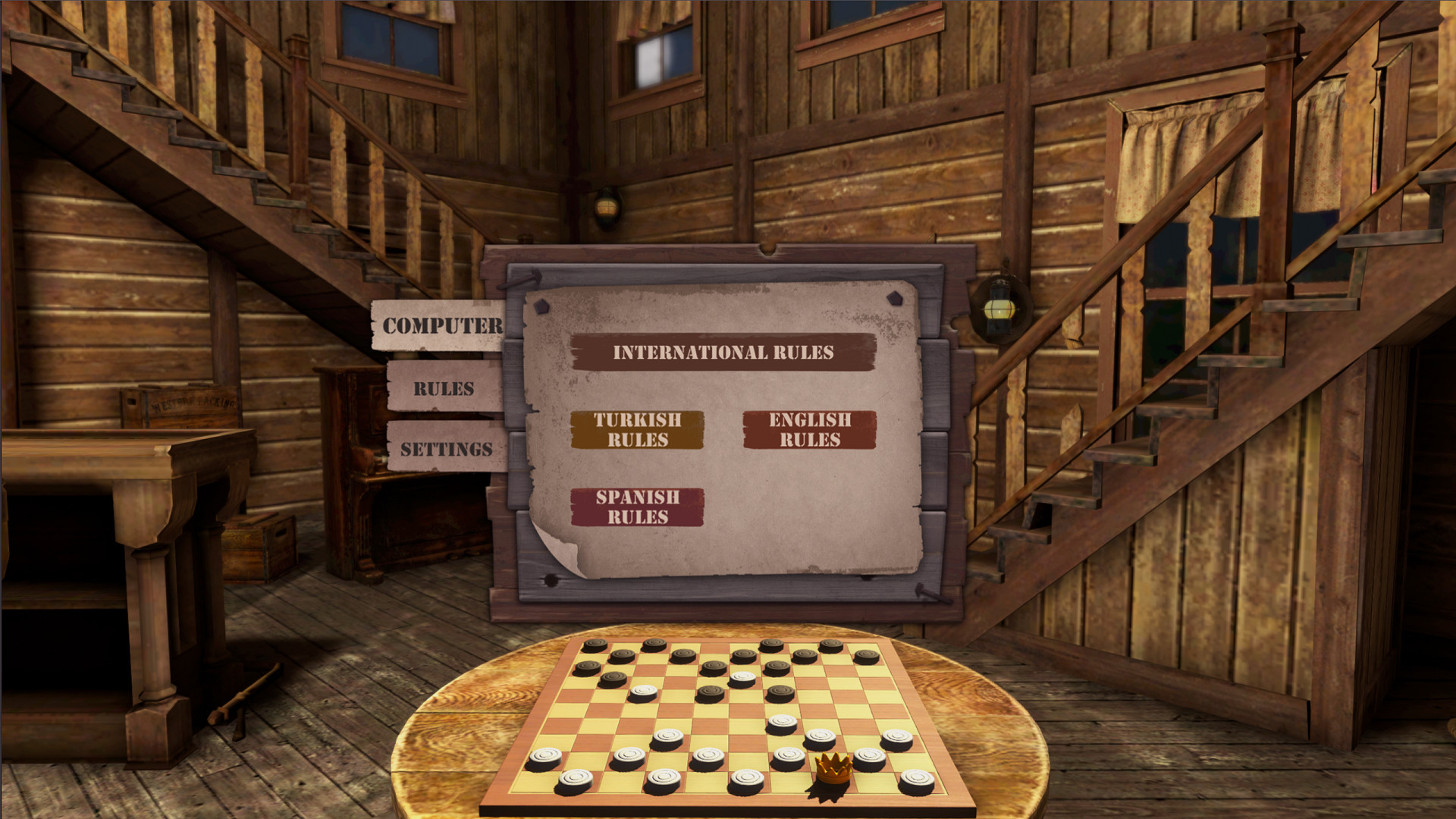Image resolution: width=1456 pixels, height=819 pixels.
Task: Switch to the RULES section
Action: [444, 389]
